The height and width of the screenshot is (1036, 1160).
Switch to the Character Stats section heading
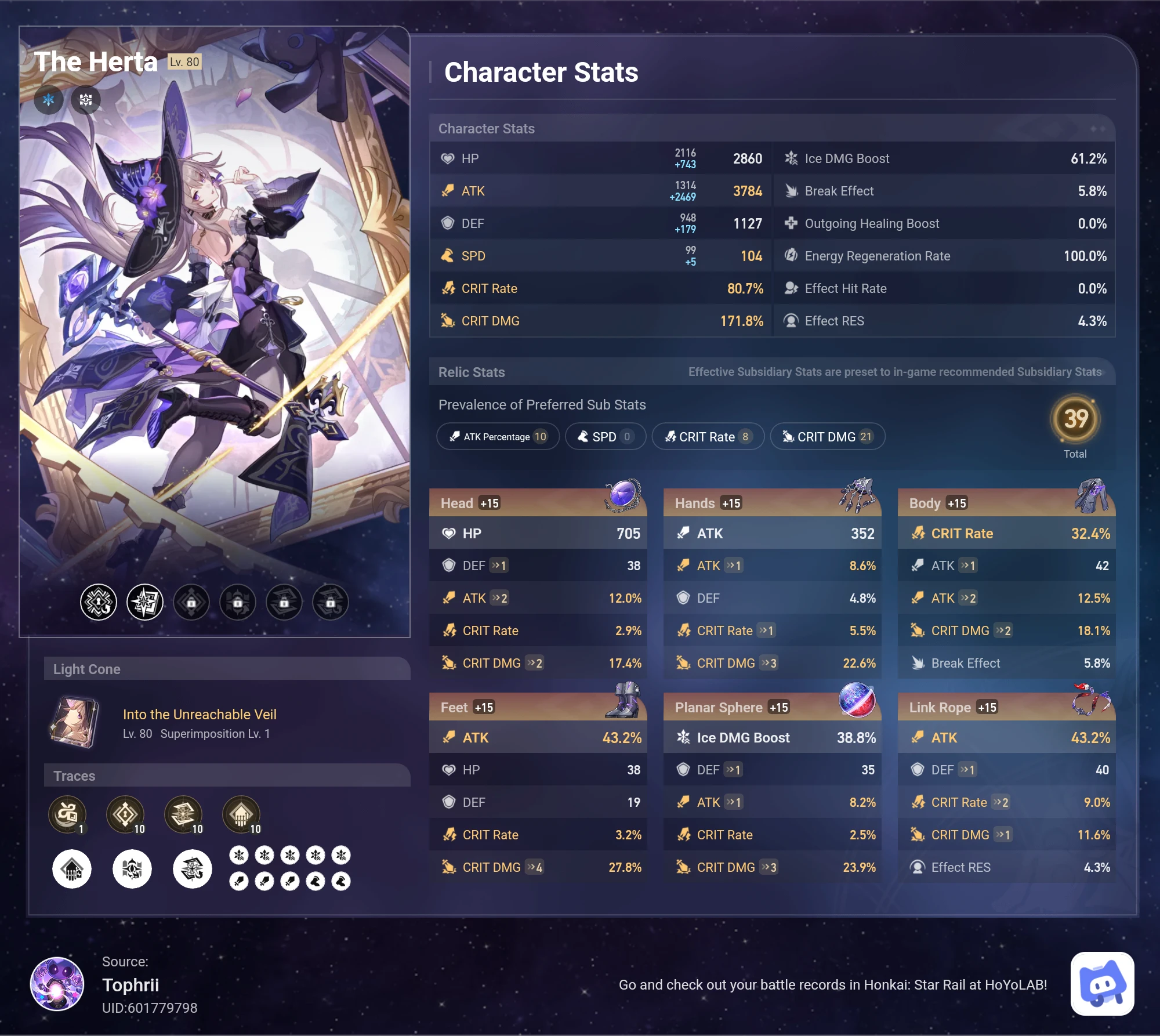coord(487,129)
